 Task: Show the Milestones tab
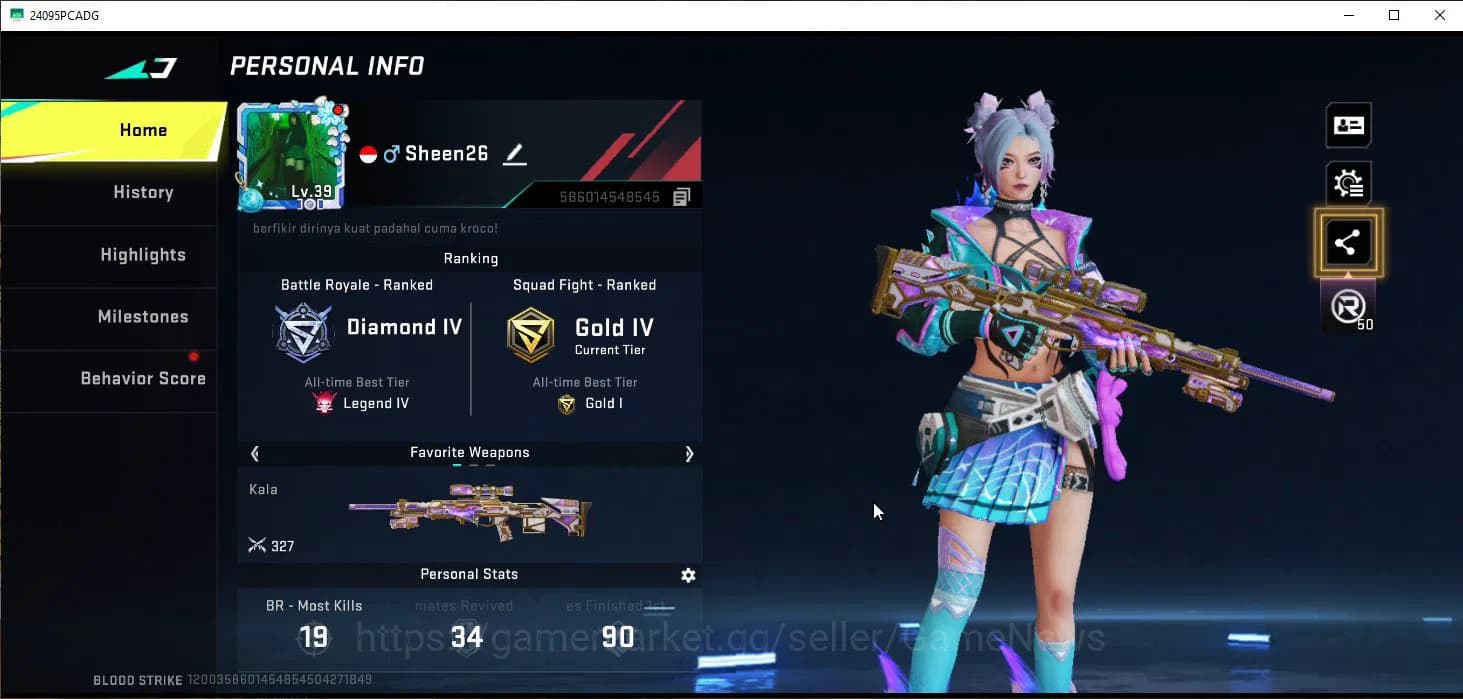(x=143, y=317)
